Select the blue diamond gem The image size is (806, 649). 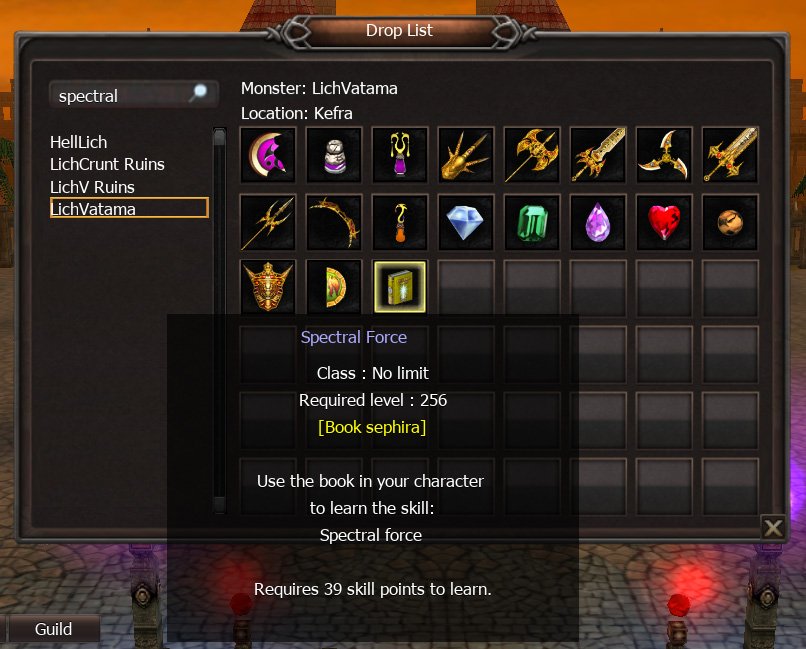(466, 221)
